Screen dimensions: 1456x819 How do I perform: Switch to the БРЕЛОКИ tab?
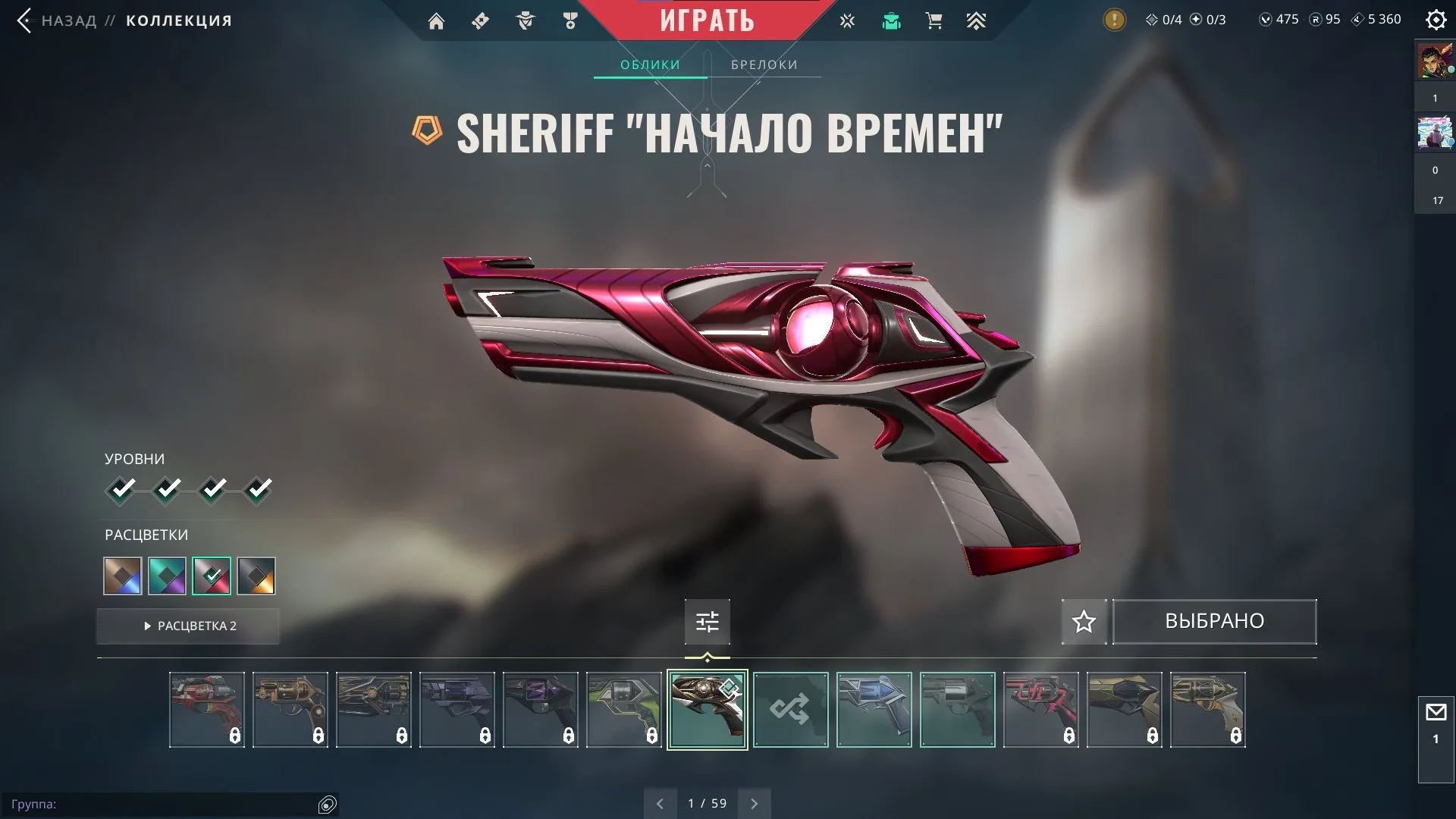point(763,64)
